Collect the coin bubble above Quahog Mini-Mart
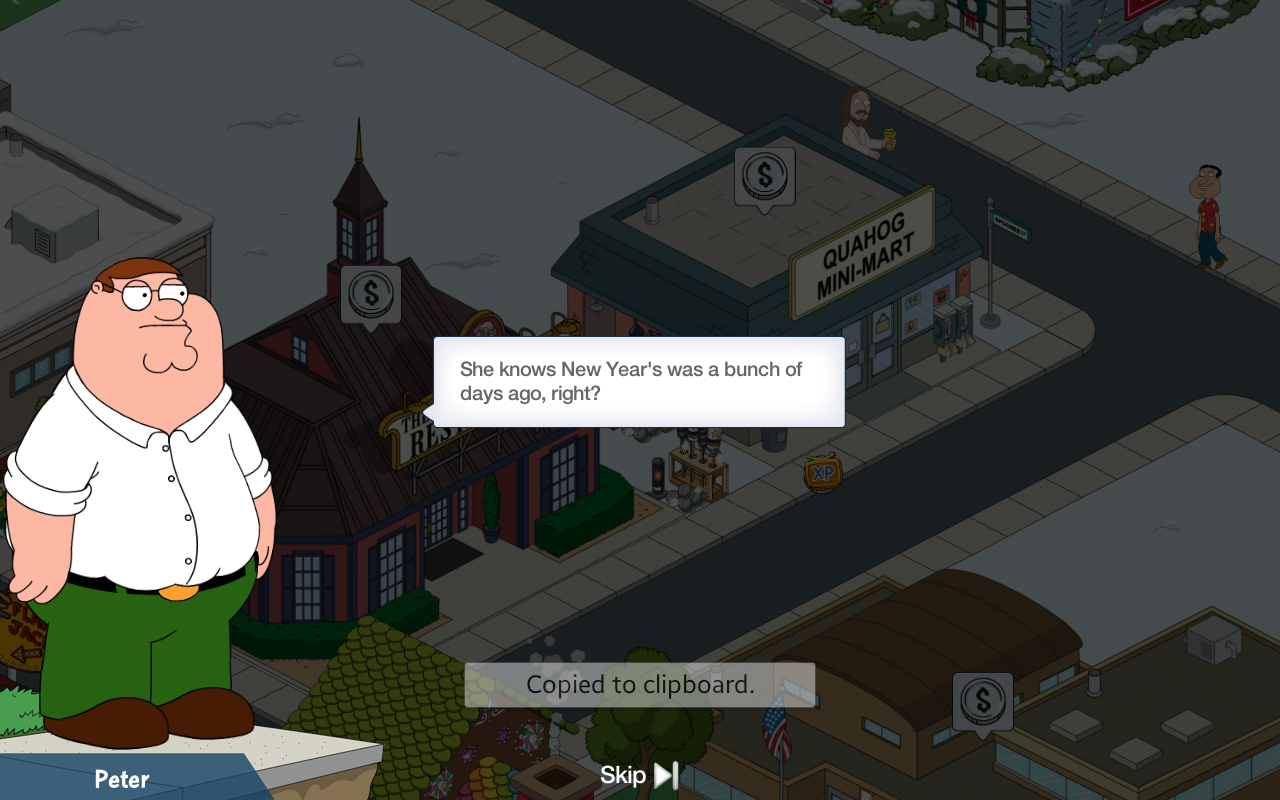This screenshot has width=1280, height=800. point(764,177)
